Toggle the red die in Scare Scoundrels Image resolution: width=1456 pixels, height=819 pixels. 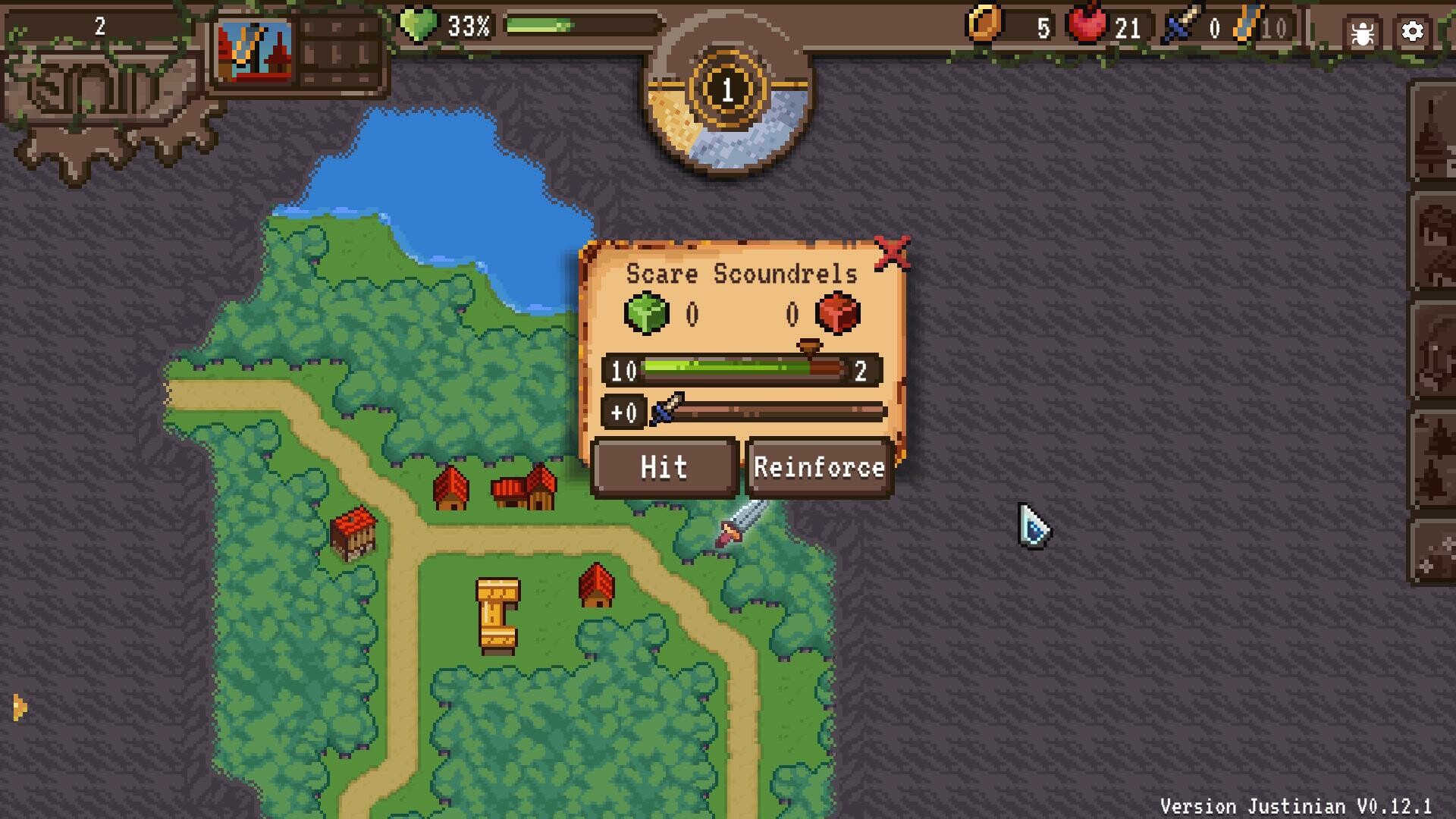point(836,313)
